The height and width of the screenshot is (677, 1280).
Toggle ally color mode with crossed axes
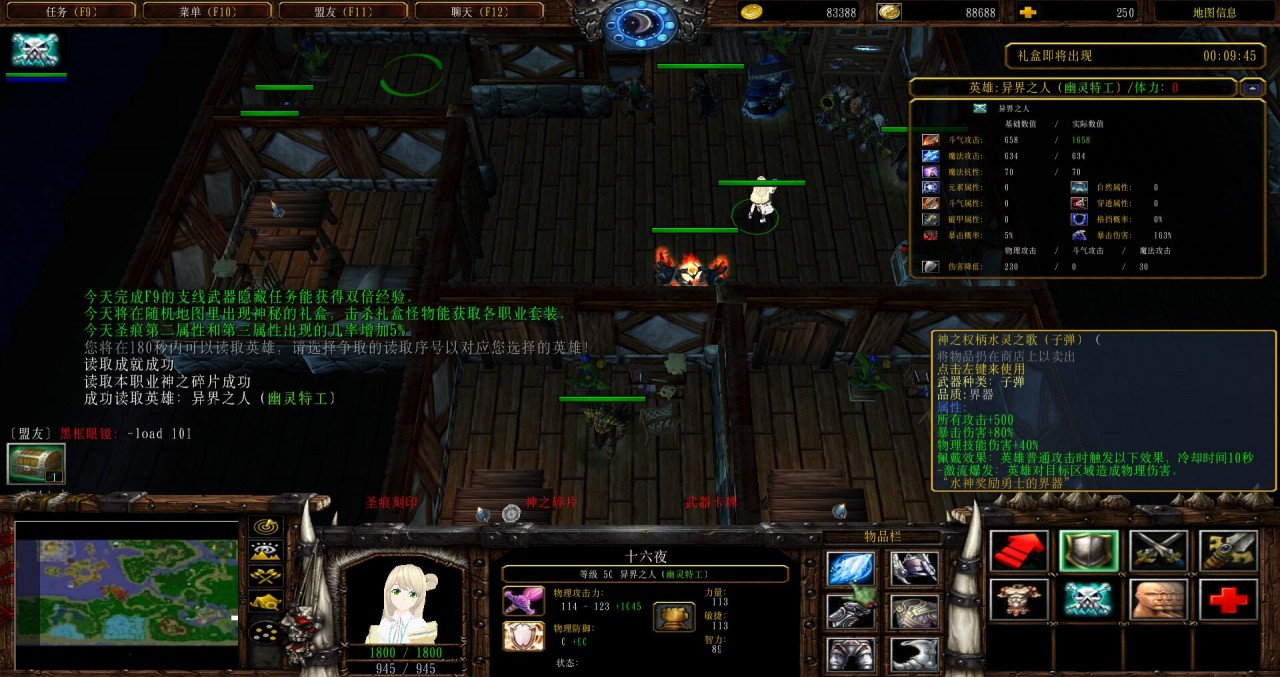pyautogui.click(x=266, y=576)
